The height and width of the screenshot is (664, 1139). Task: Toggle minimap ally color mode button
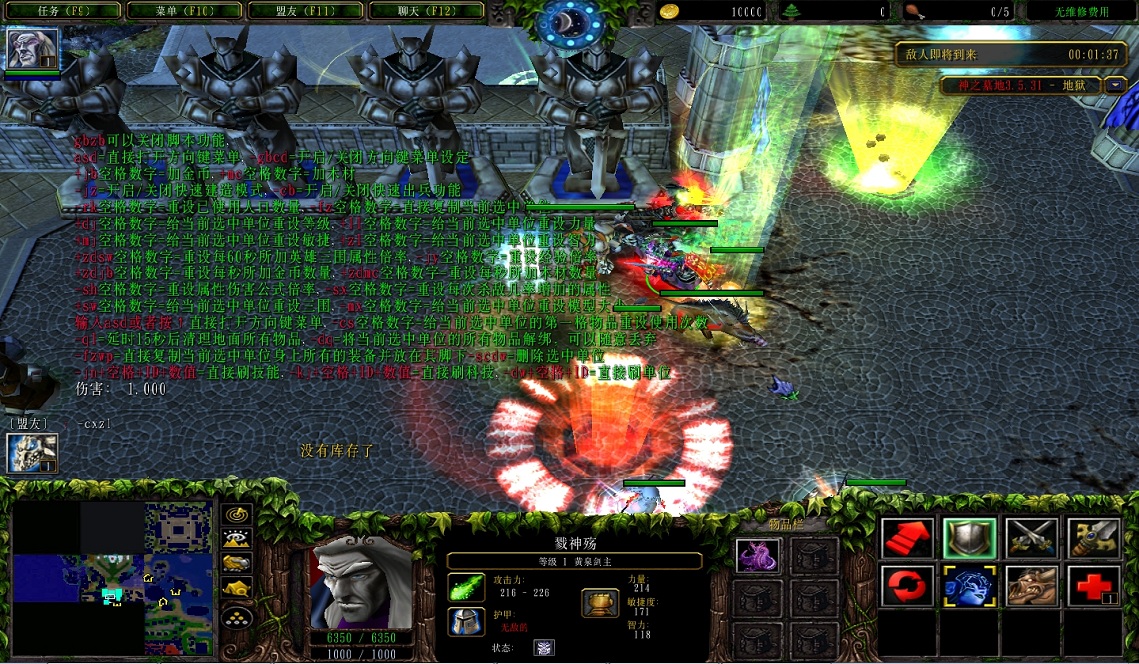pos(237,565)
